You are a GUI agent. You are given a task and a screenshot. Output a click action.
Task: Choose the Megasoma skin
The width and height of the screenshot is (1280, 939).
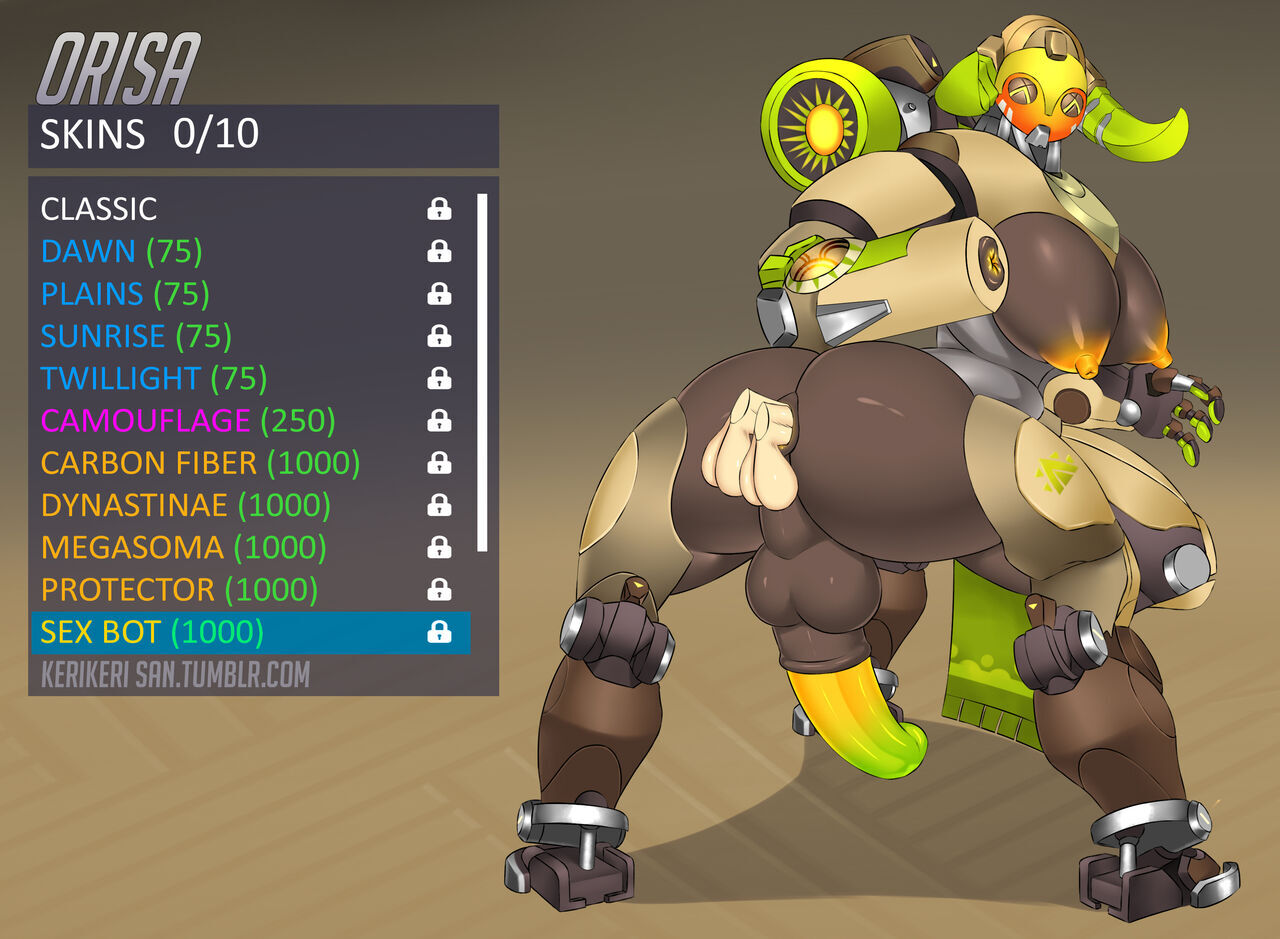(x=184, y=548)
